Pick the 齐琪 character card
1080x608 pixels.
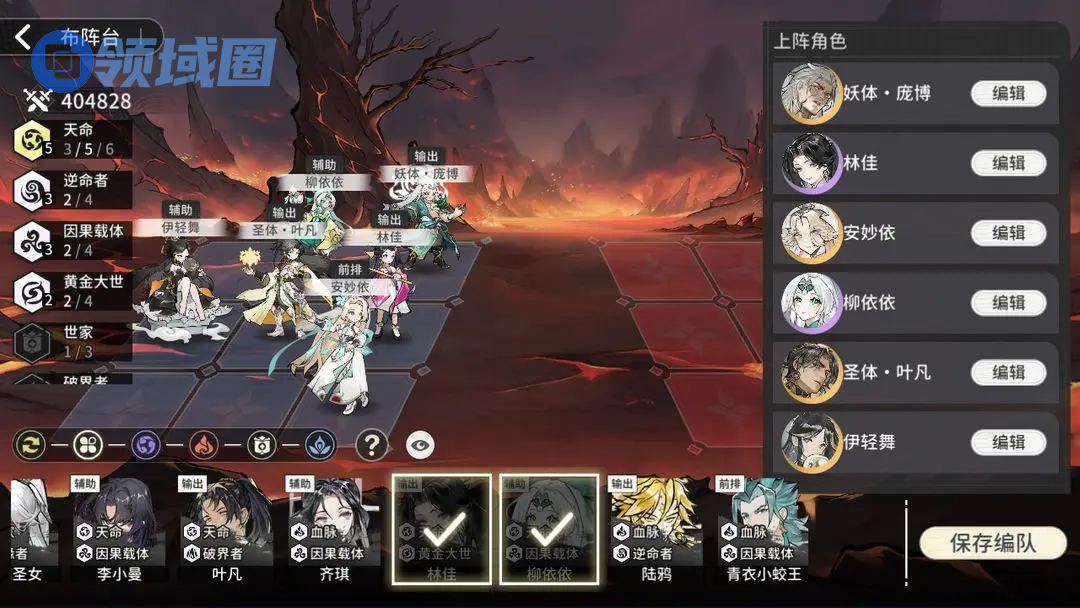click(332, 530)
